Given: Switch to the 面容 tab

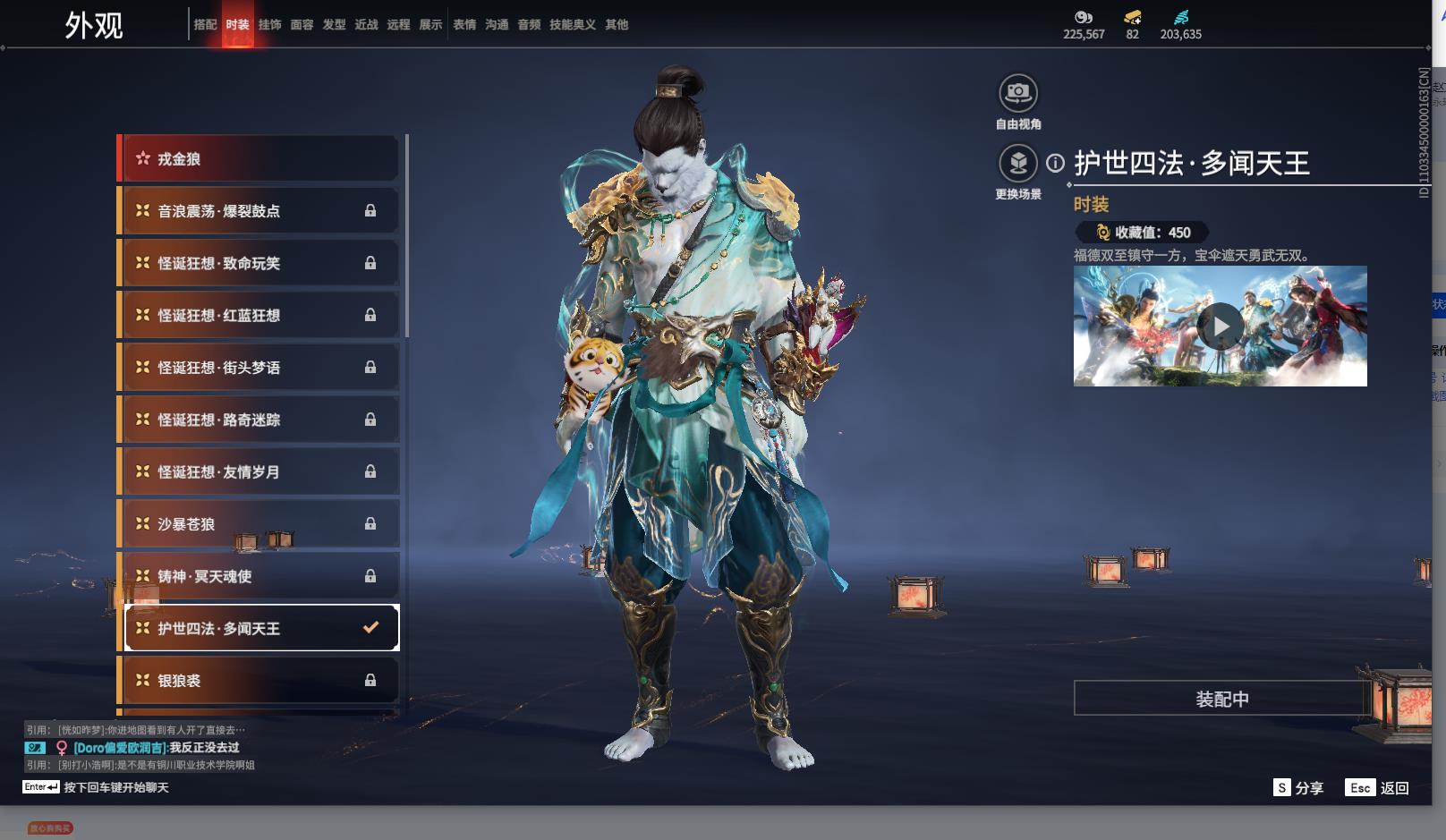Looking at the screenshot, I should pos(302,25).
